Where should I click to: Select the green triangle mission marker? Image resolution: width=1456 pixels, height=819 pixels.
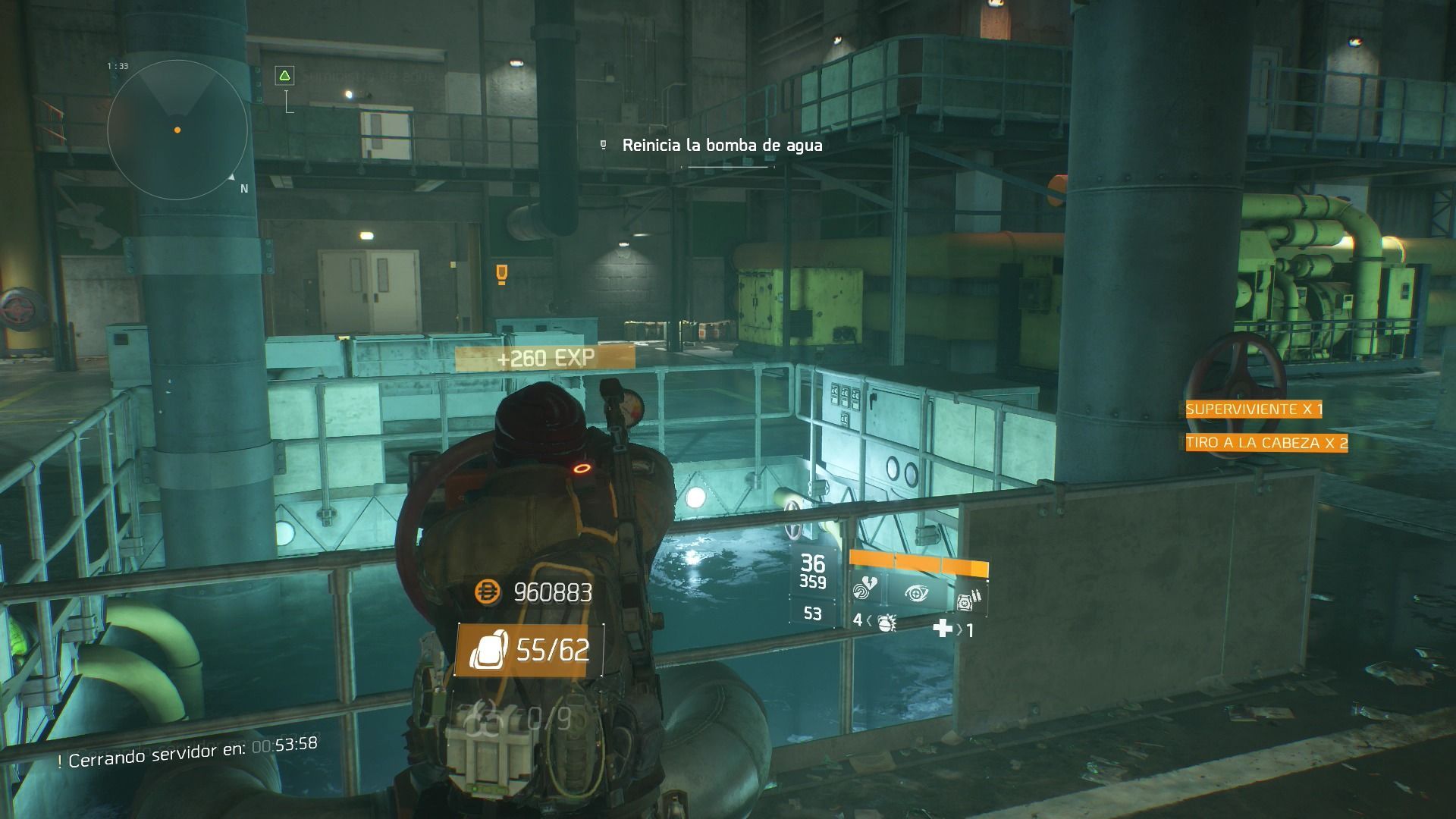(x=284, y=75)
